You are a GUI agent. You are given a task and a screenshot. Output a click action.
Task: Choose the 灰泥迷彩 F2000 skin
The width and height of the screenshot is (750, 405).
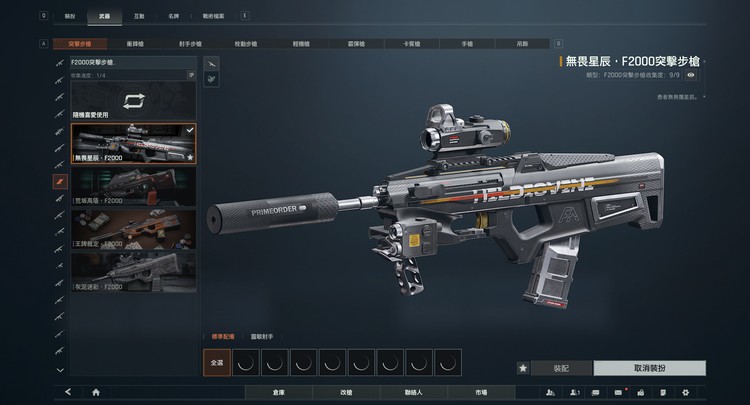[134, 270]
